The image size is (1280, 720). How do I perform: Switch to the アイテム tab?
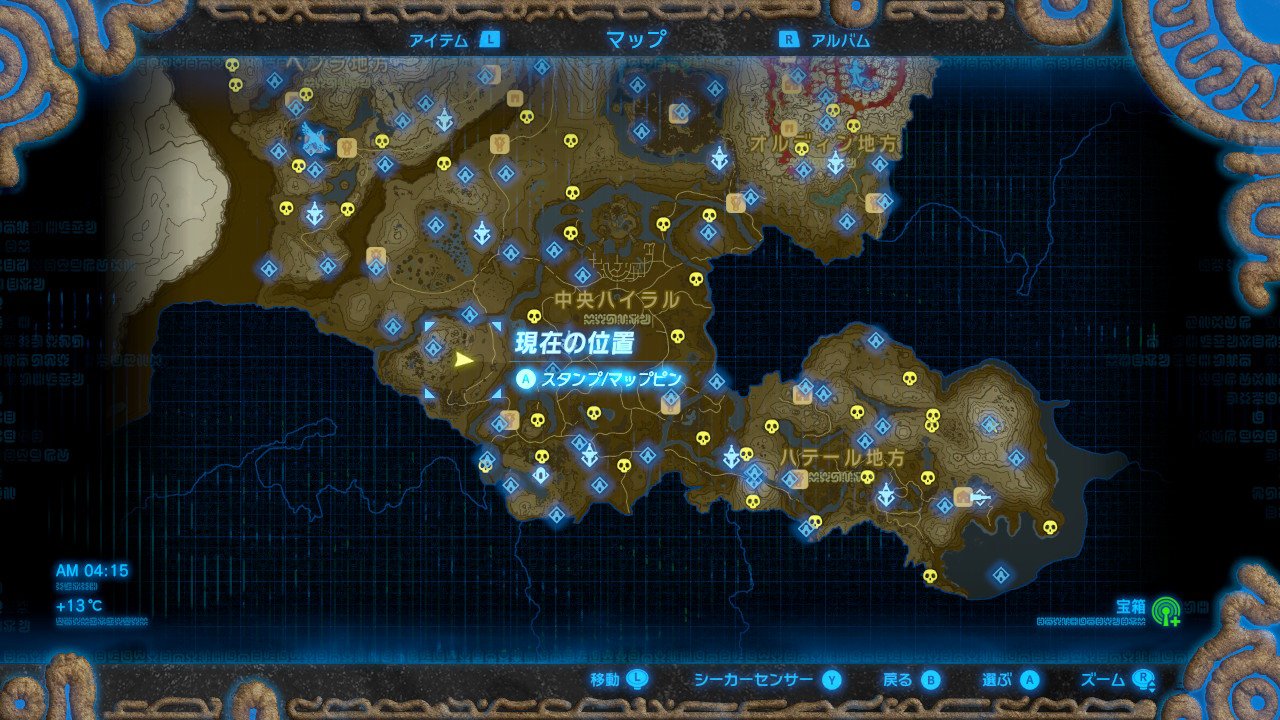435,42
